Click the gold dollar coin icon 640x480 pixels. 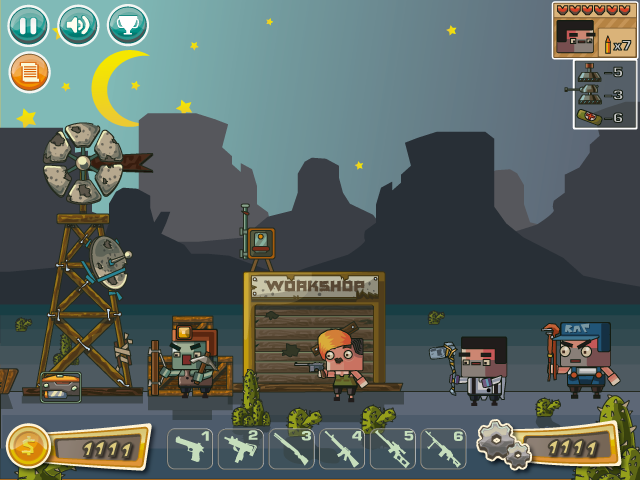point(26,447)
